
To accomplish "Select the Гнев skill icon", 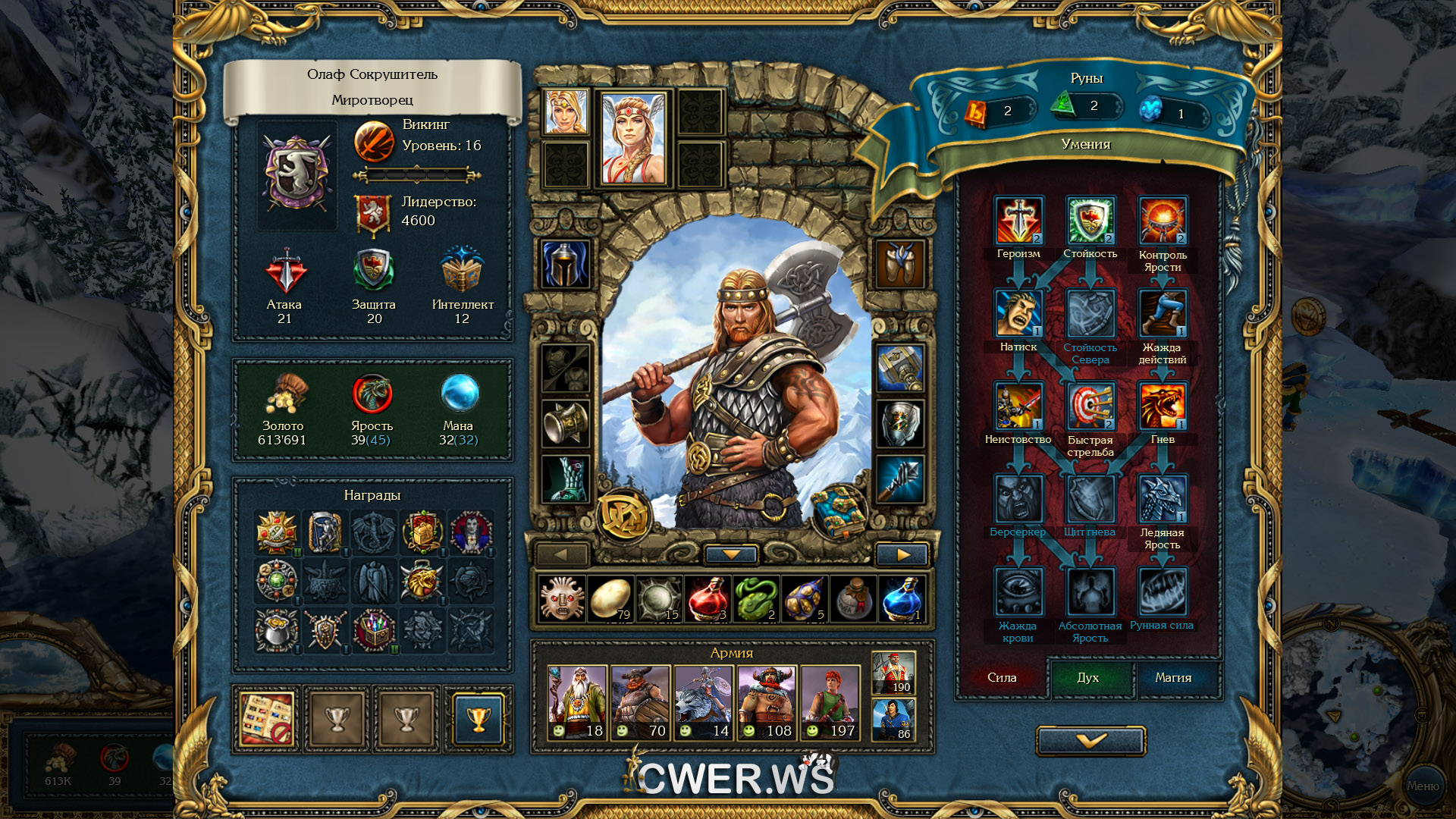I will tap(1163, 406).
